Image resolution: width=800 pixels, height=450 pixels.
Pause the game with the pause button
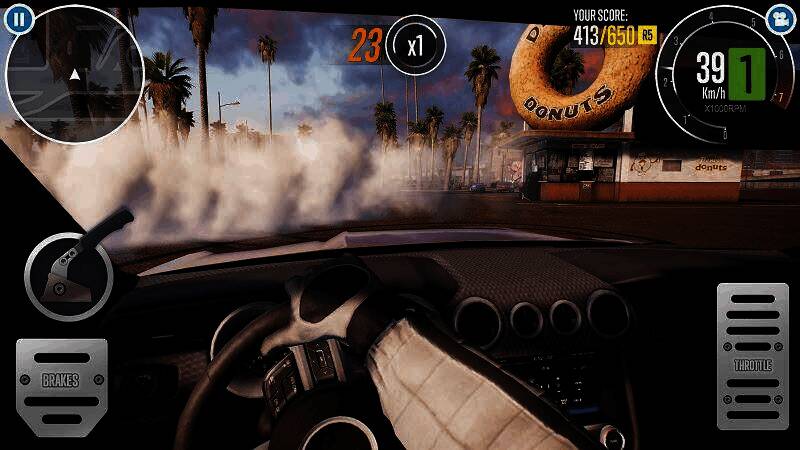(21, 18)
